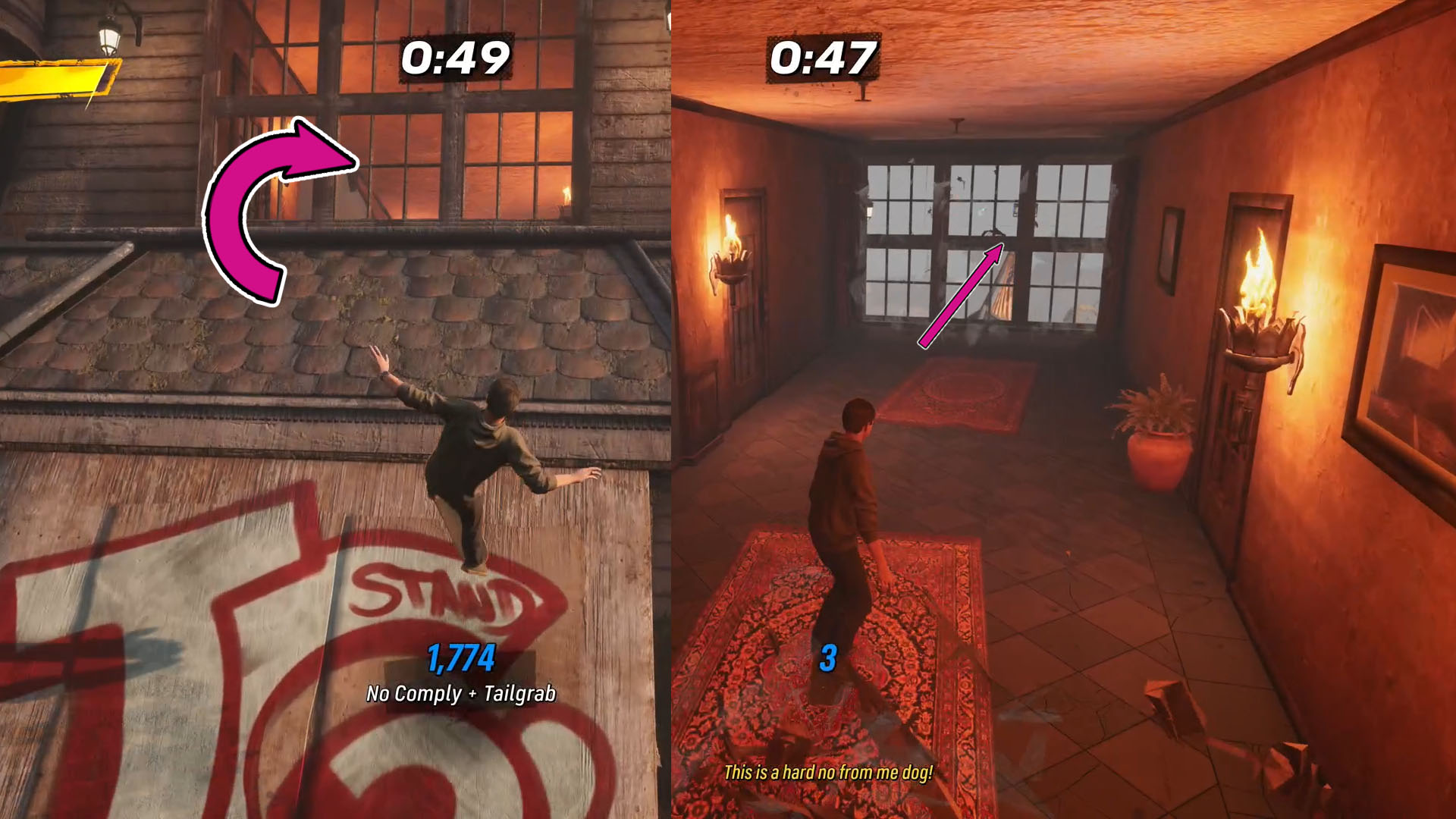Image resolution: width=1456 pixels, height=819 pixels.
Task: Click the left wall torch near the doorway
Action: click(732, 250)
